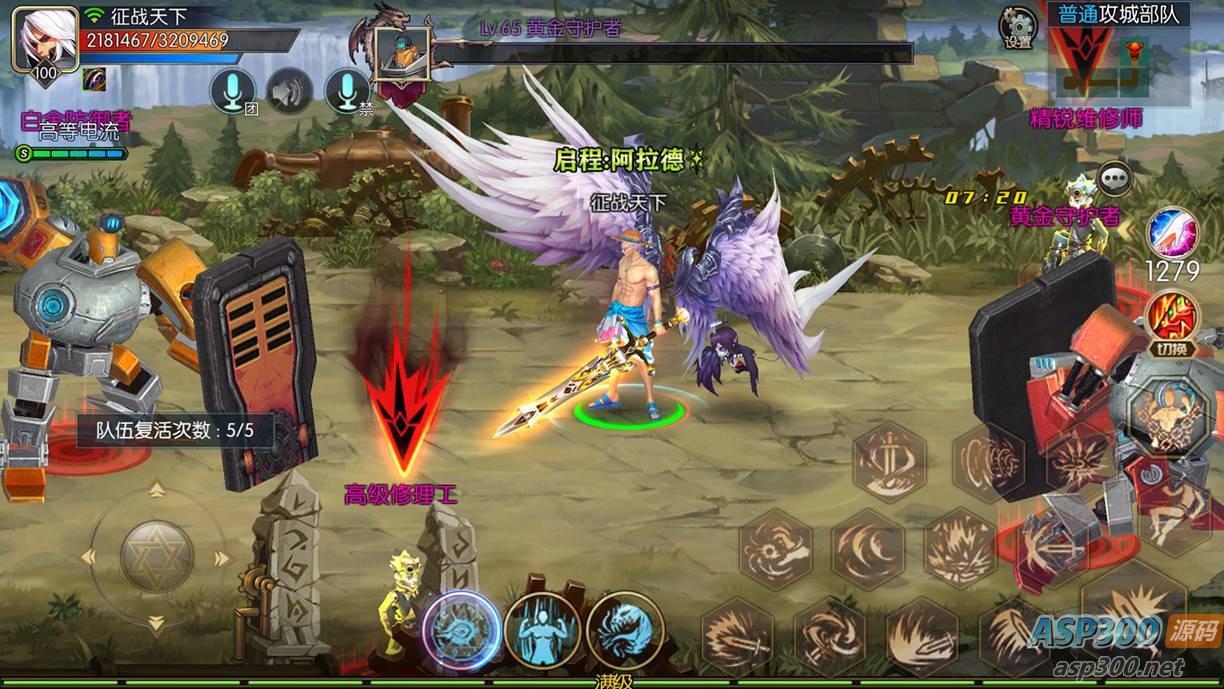Screen dimensions: 1224x689
Task: Tap the virtual joystick star pad
Action: point(157,556)
